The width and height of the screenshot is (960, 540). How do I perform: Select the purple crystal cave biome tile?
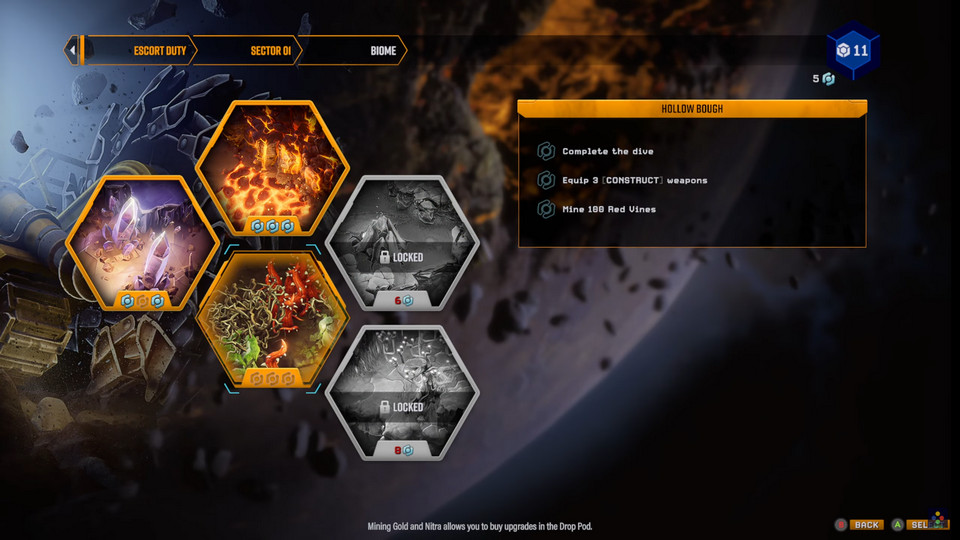click(x=141, y=243)
